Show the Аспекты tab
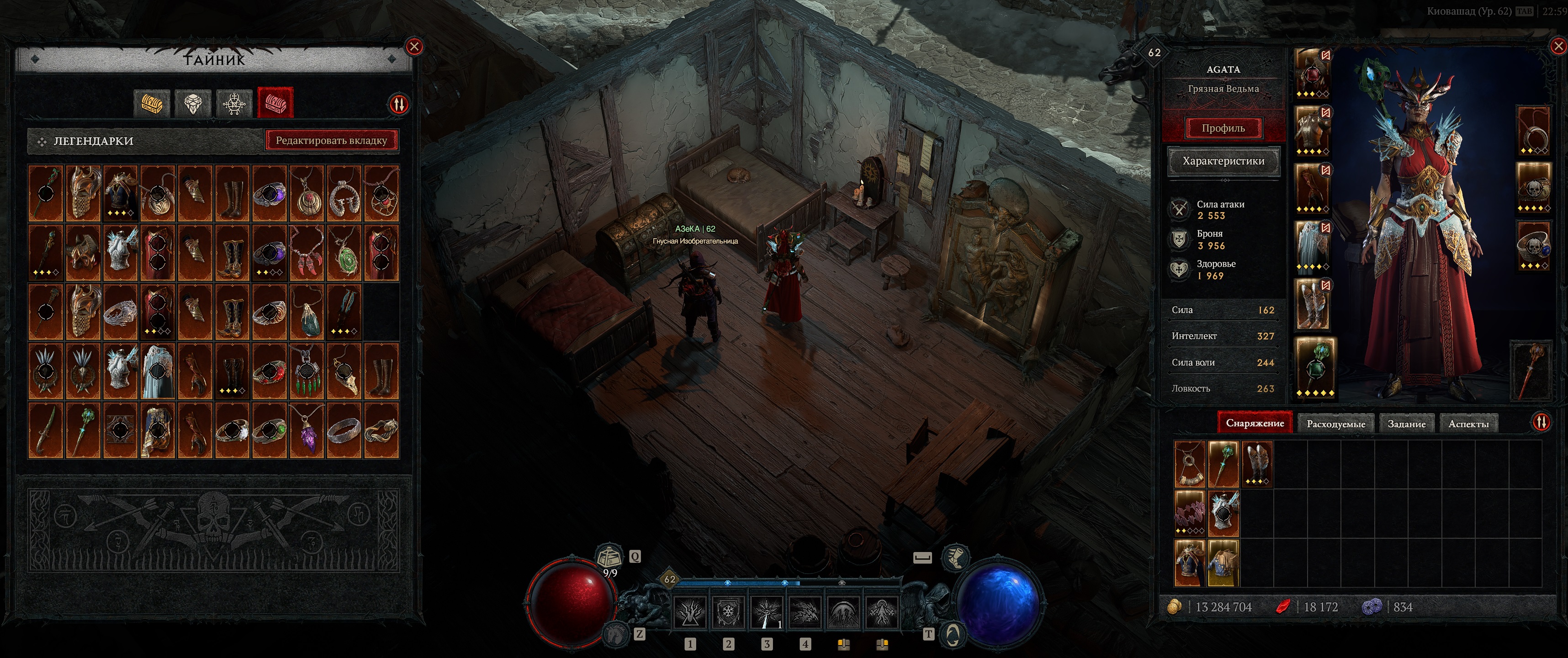Screen dimensions: 1568x658 [x=1468, y=424]
